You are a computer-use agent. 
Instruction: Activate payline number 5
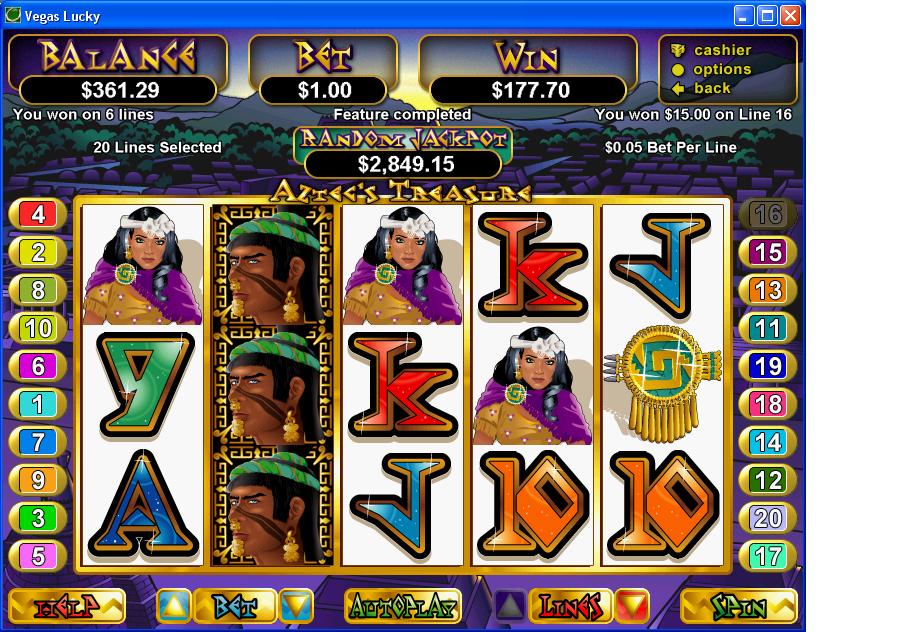click(38, 556)
